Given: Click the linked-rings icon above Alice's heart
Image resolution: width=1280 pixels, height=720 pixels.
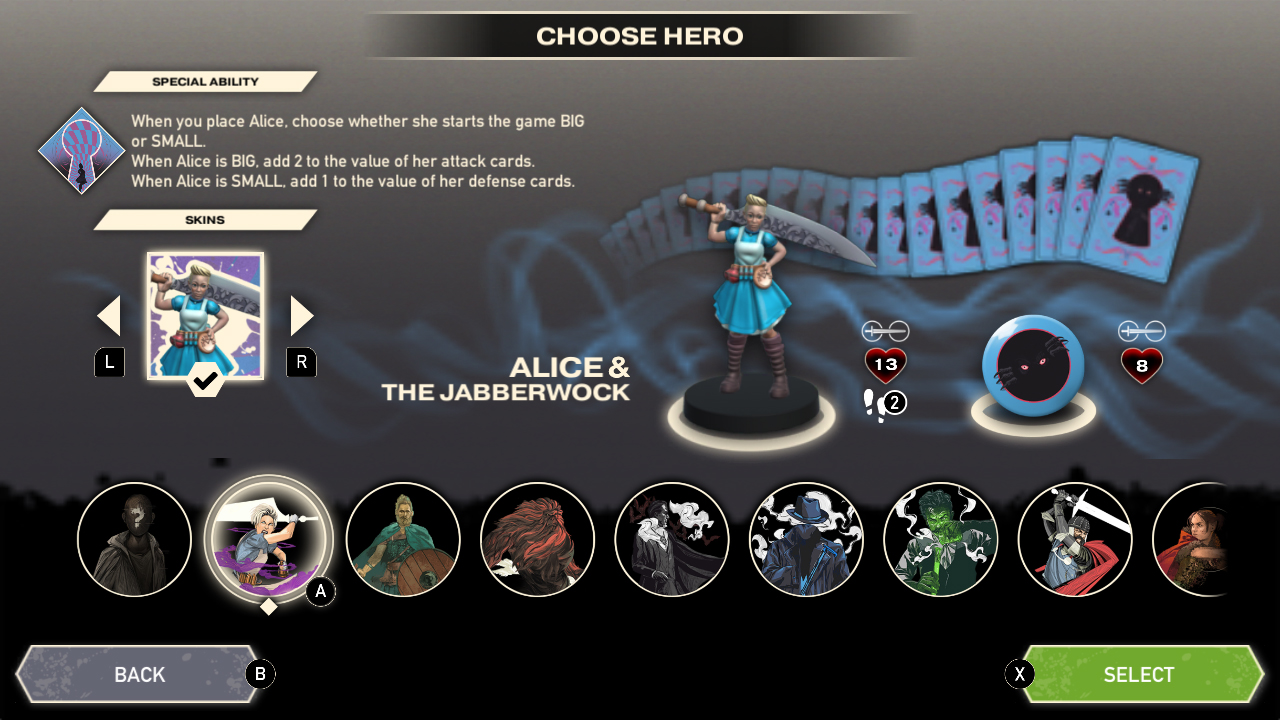Looking at the screenshot, I should (x=884, y=329).
